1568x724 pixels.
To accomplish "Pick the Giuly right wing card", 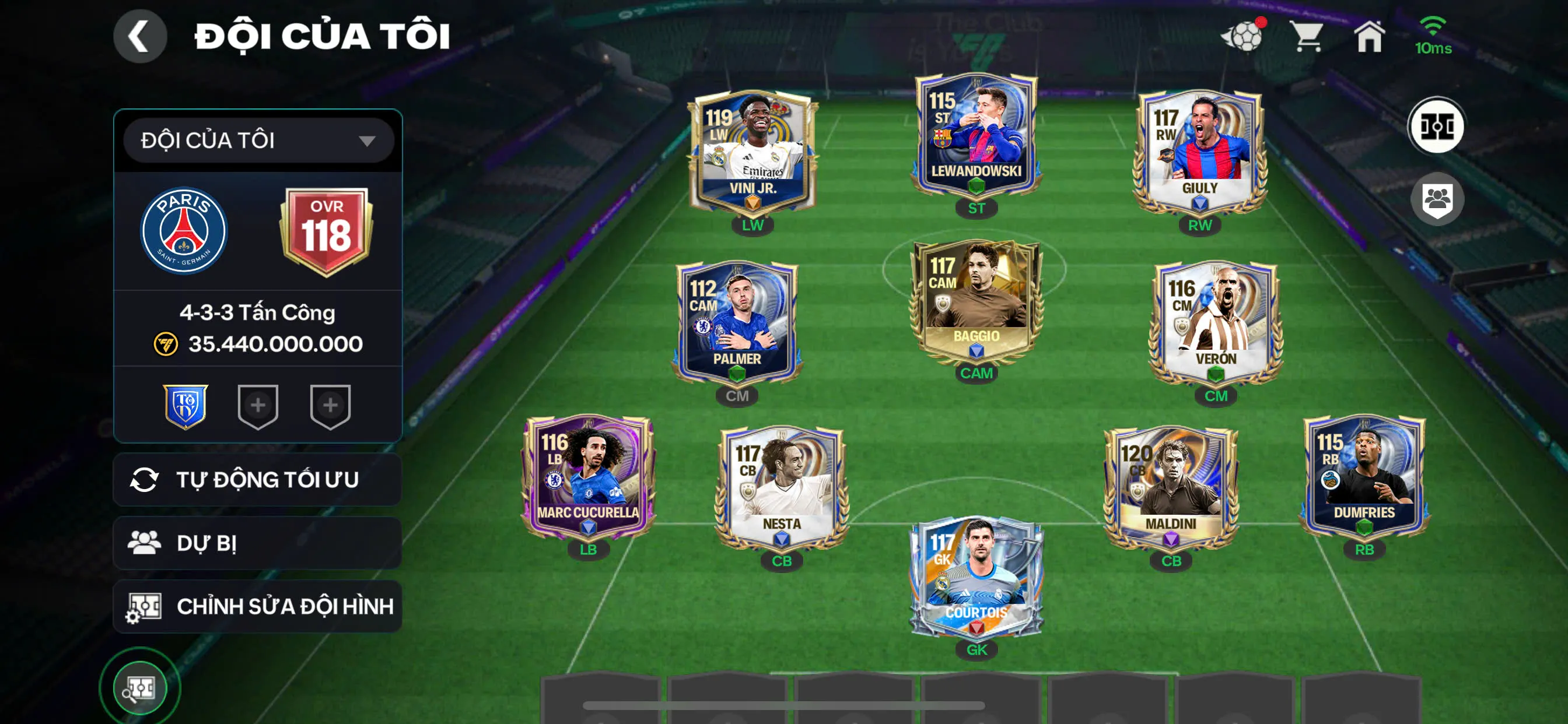I will [x=1199, y=152].
